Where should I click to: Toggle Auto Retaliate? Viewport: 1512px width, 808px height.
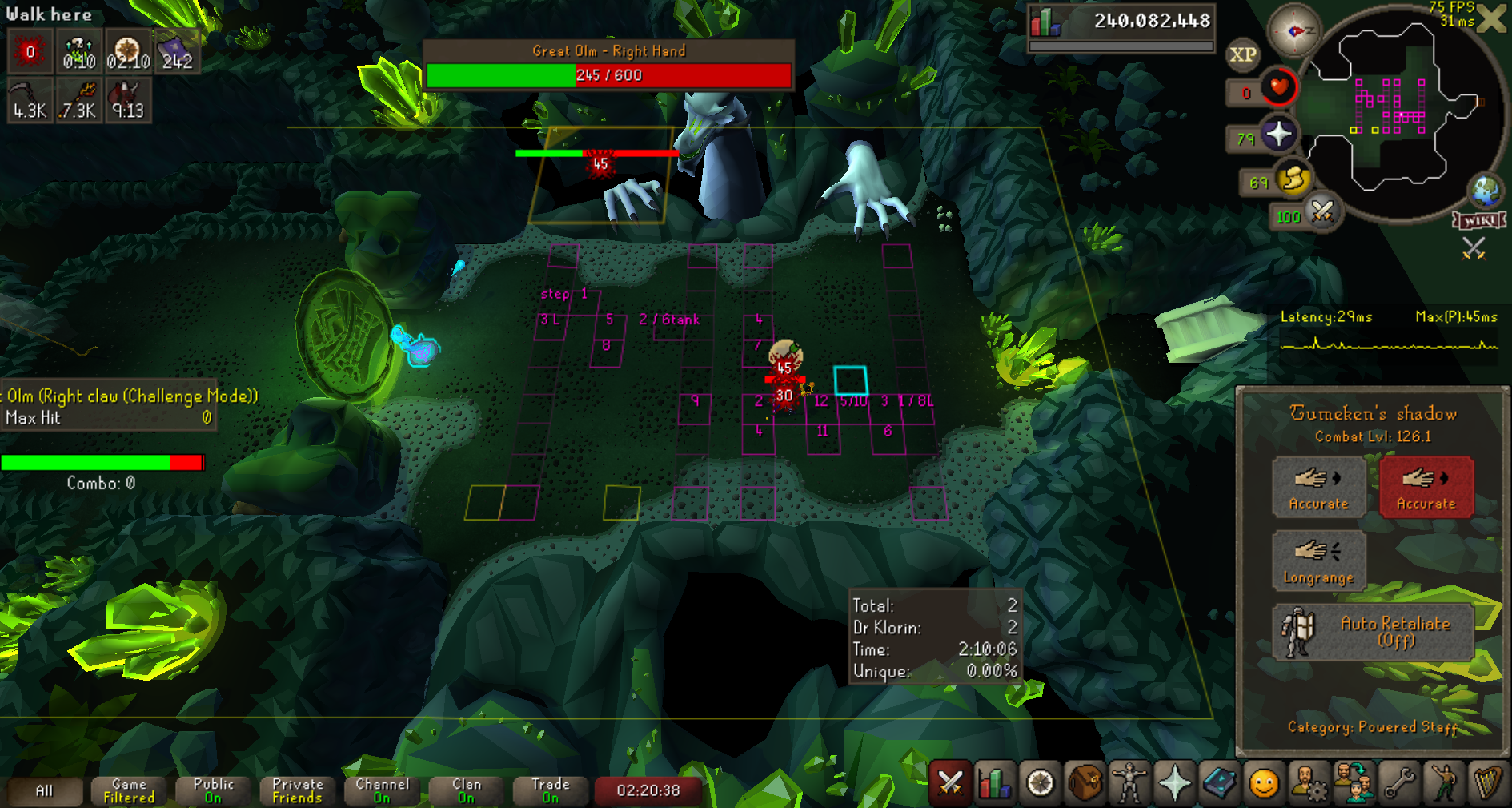pyautogui.click(x=1373, y=632)
